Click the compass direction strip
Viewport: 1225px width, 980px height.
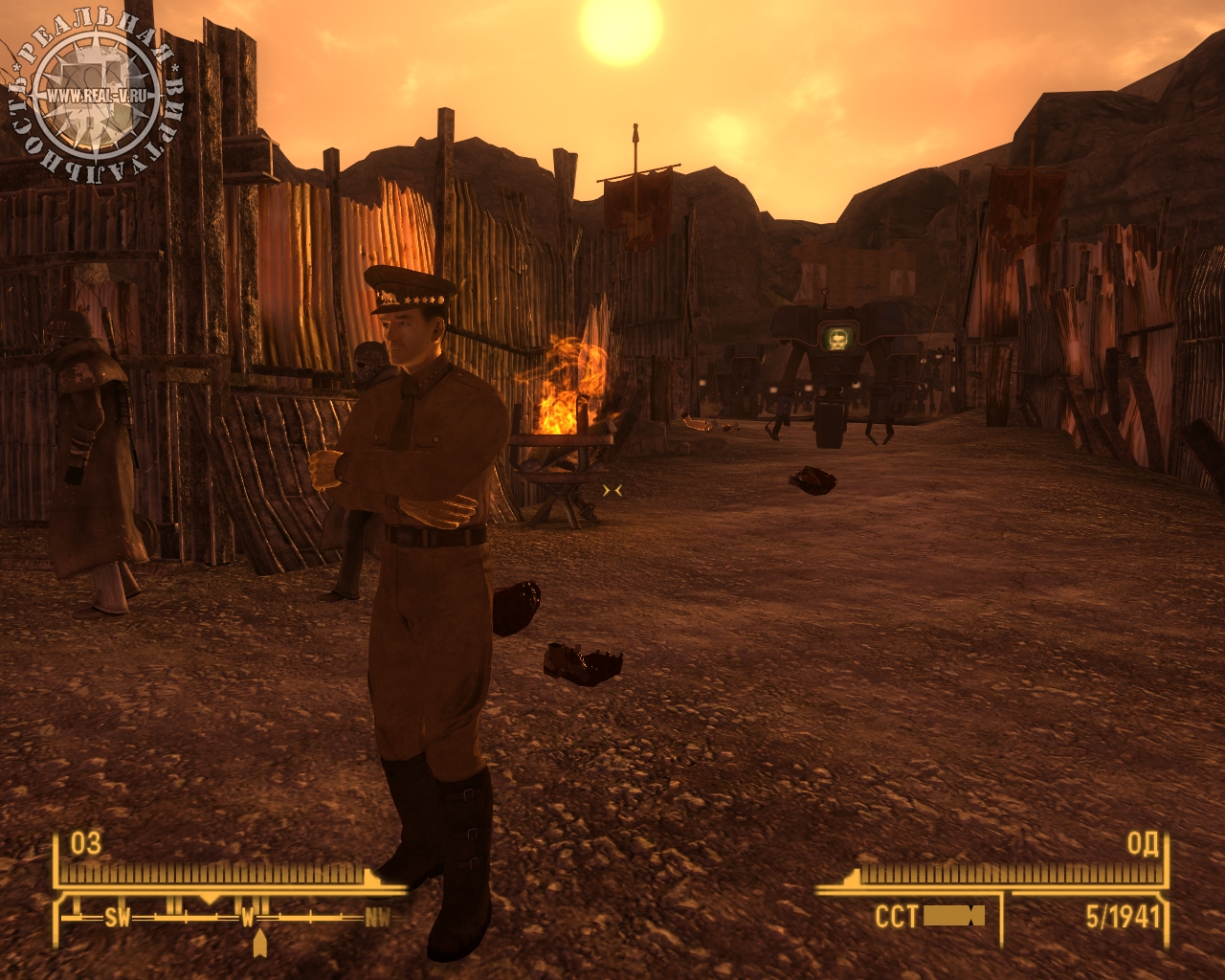[230, 917]
